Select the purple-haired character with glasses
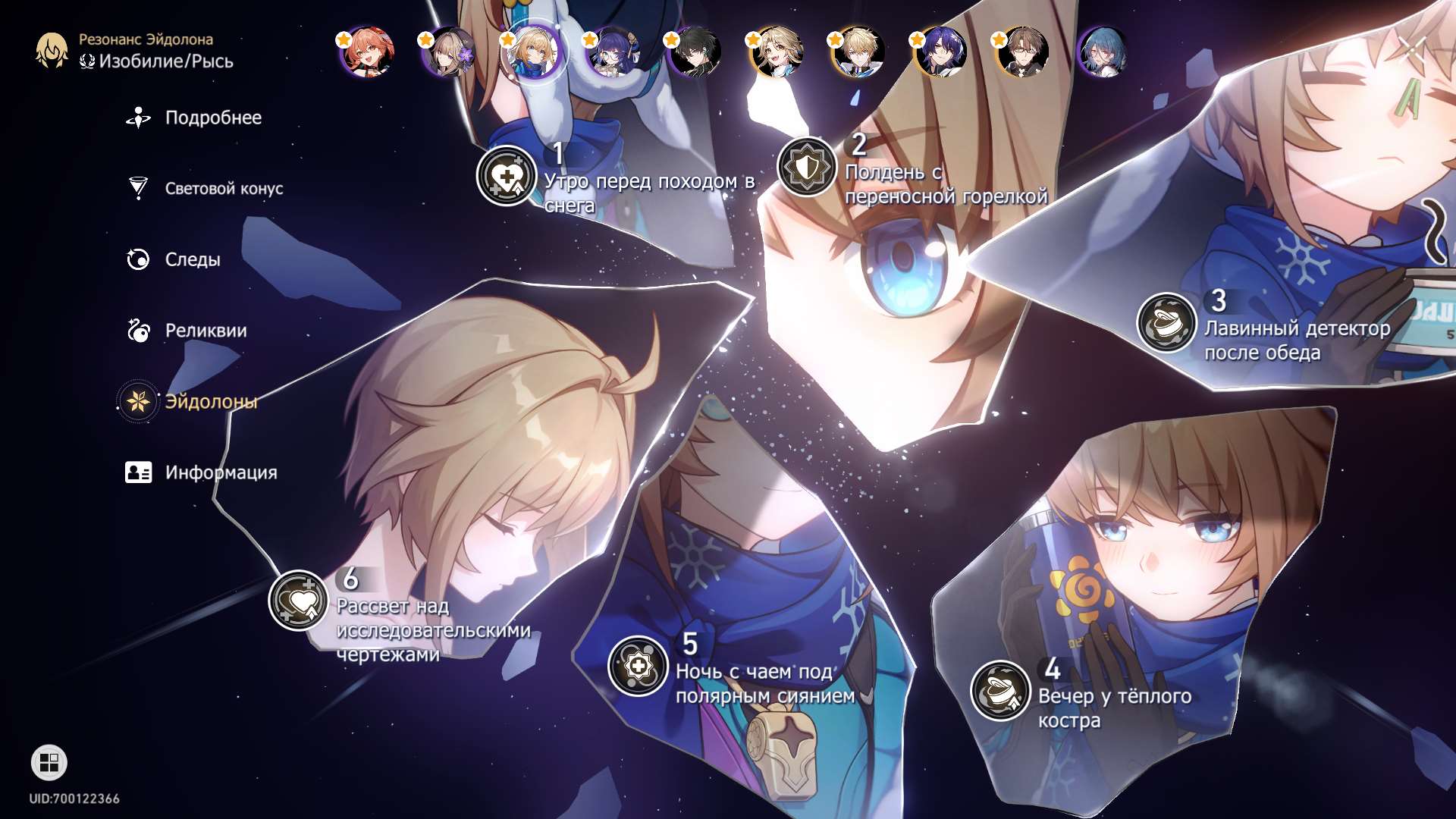The width and height of the screenshot is (1456, 819). [613, 52]
